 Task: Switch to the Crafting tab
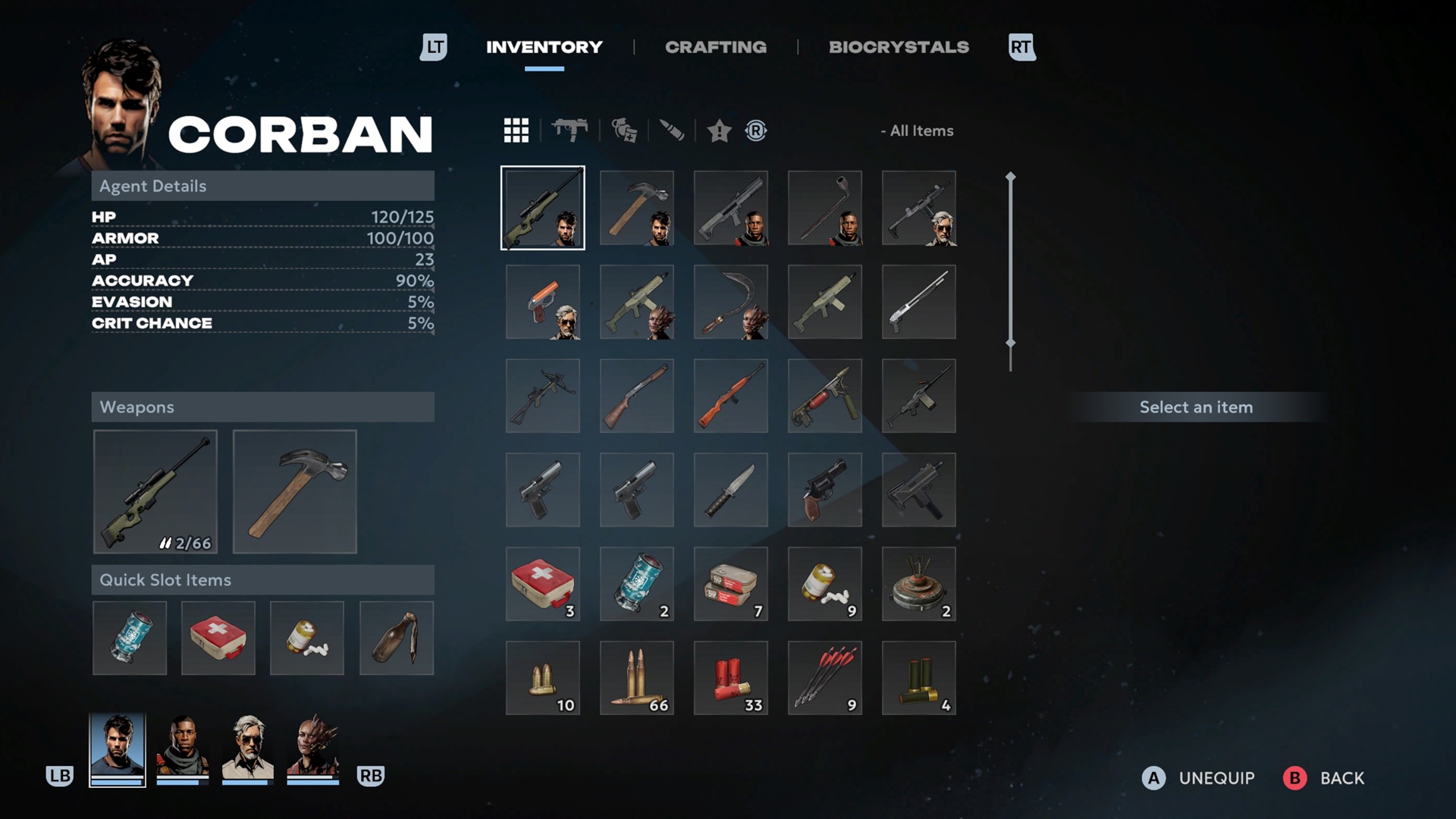[x=715, y=47]
